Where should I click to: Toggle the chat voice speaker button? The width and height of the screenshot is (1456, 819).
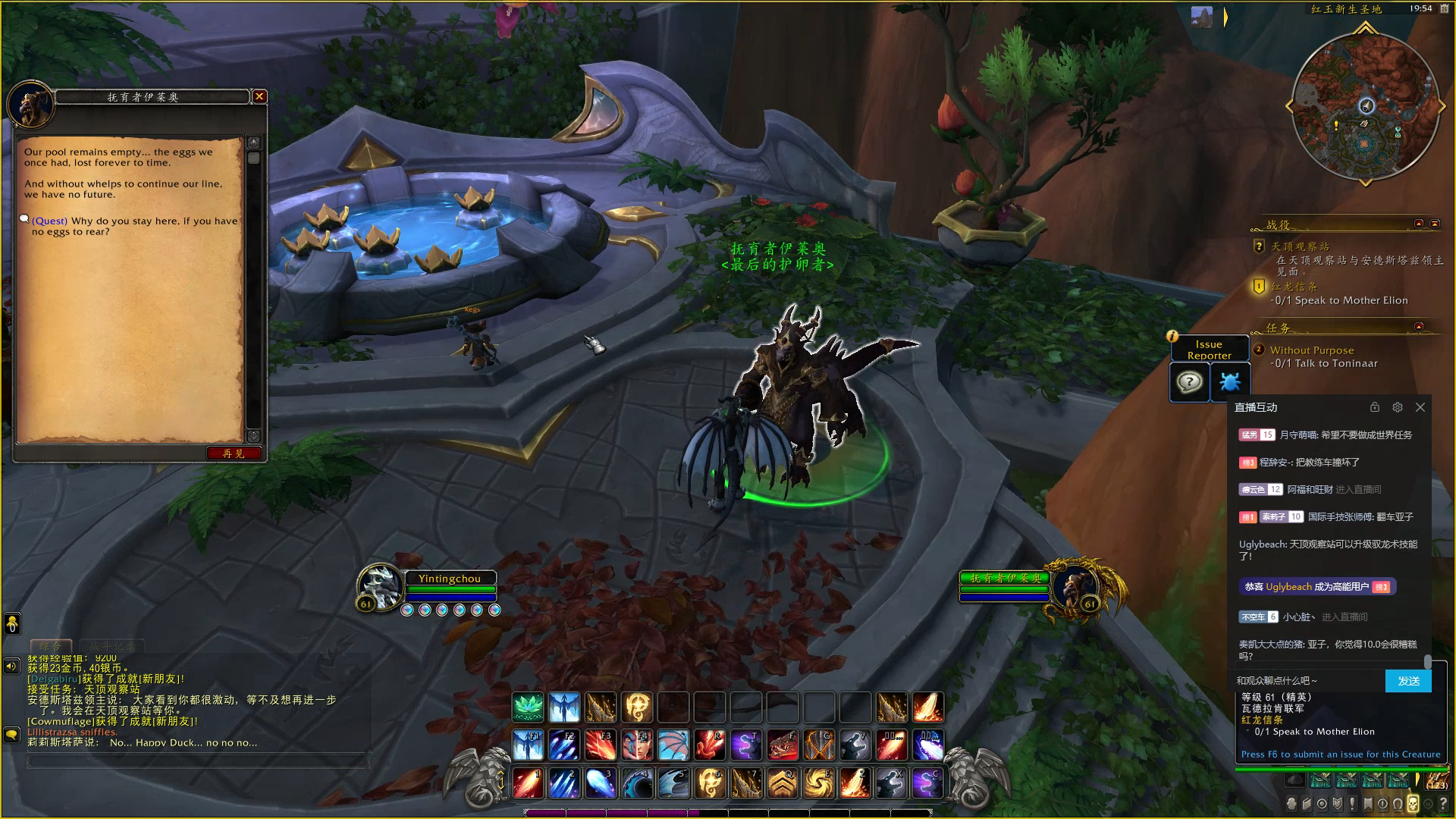tap(11, 666)
